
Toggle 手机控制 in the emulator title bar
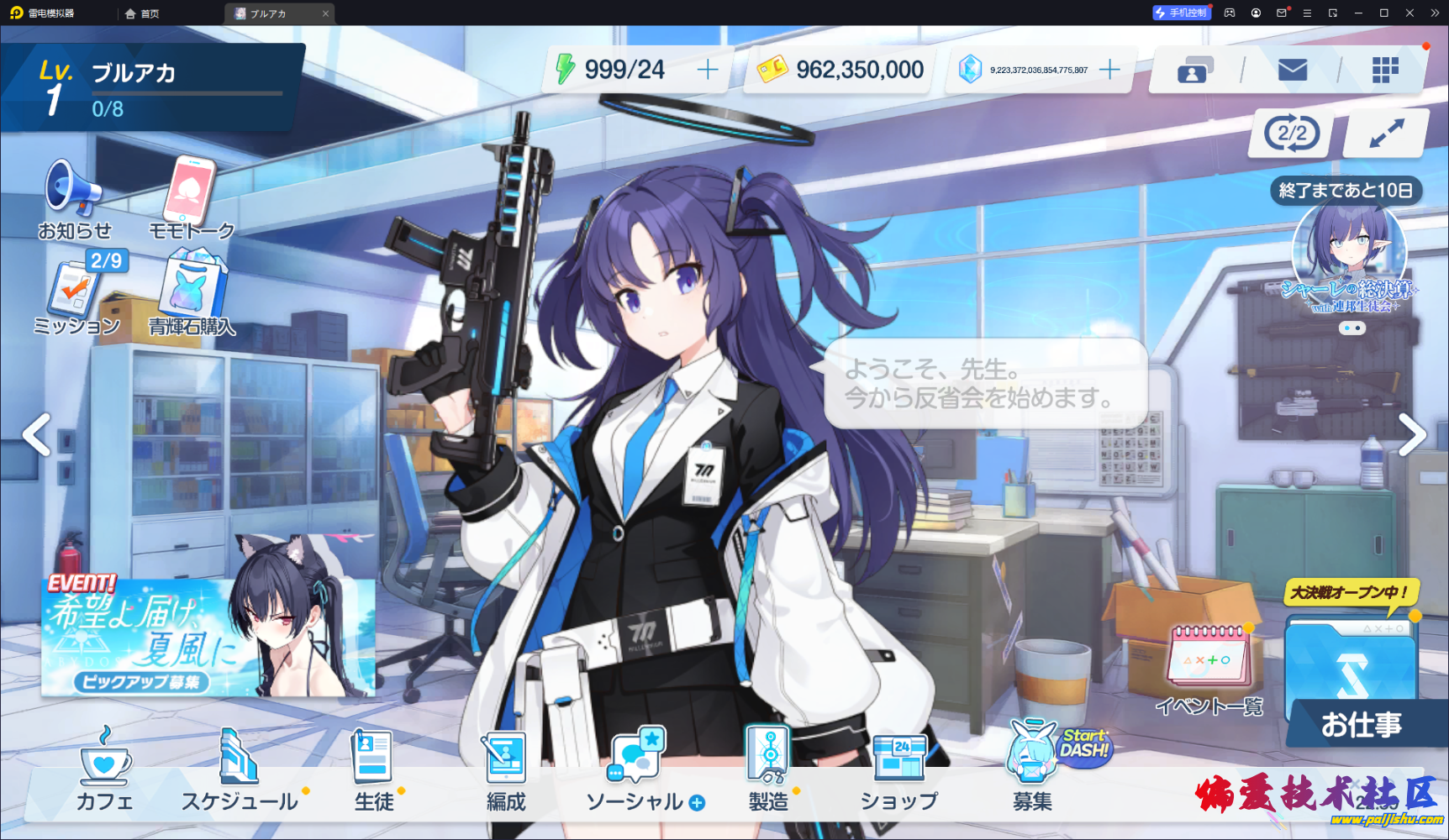pos(1180,13)
